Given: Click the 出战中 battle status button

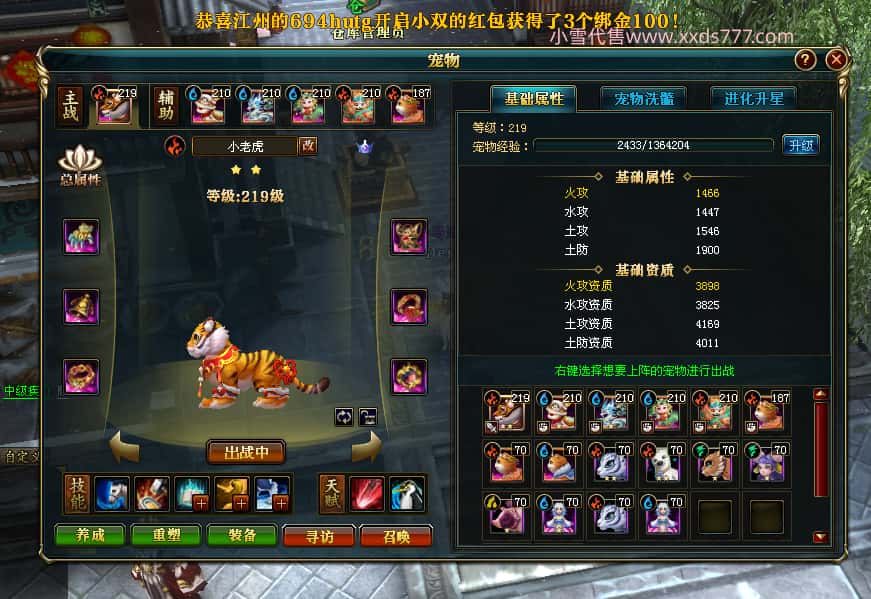Looking at the screenshot, I should coord(246,452).
